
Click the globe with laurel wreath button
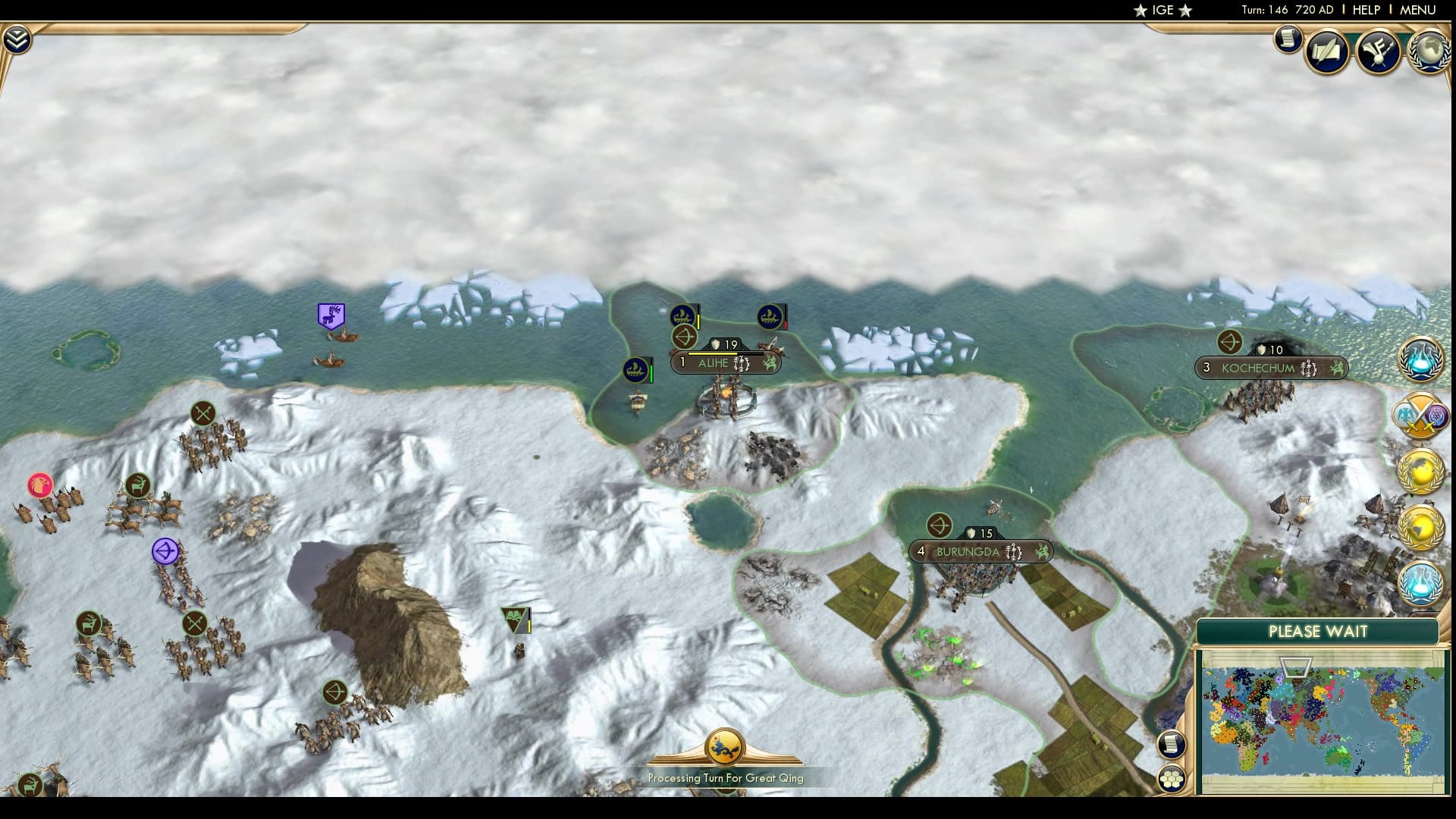pyautogui.click(x=1429, y=52)
